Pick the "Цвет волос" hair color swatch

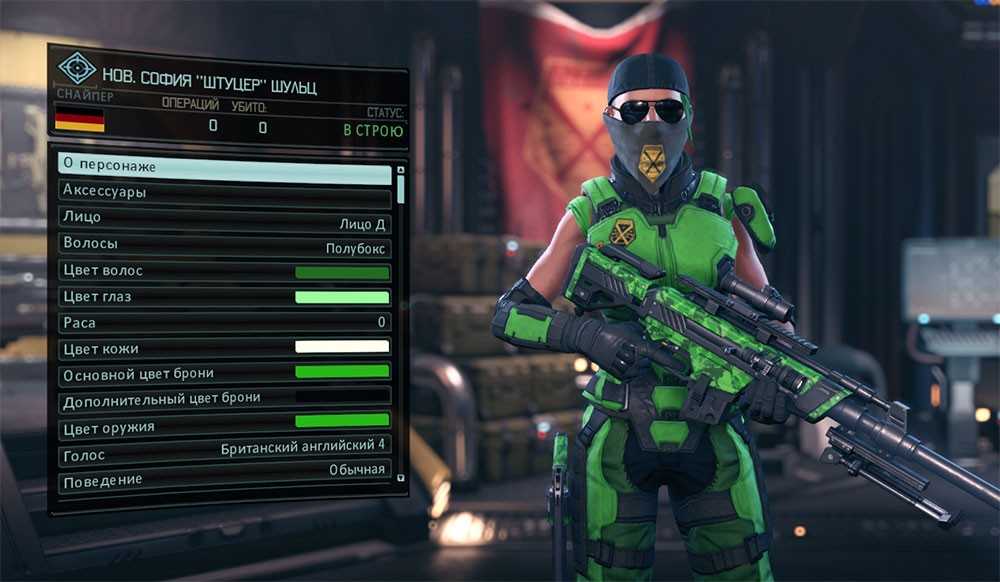(x=341, y=271)
